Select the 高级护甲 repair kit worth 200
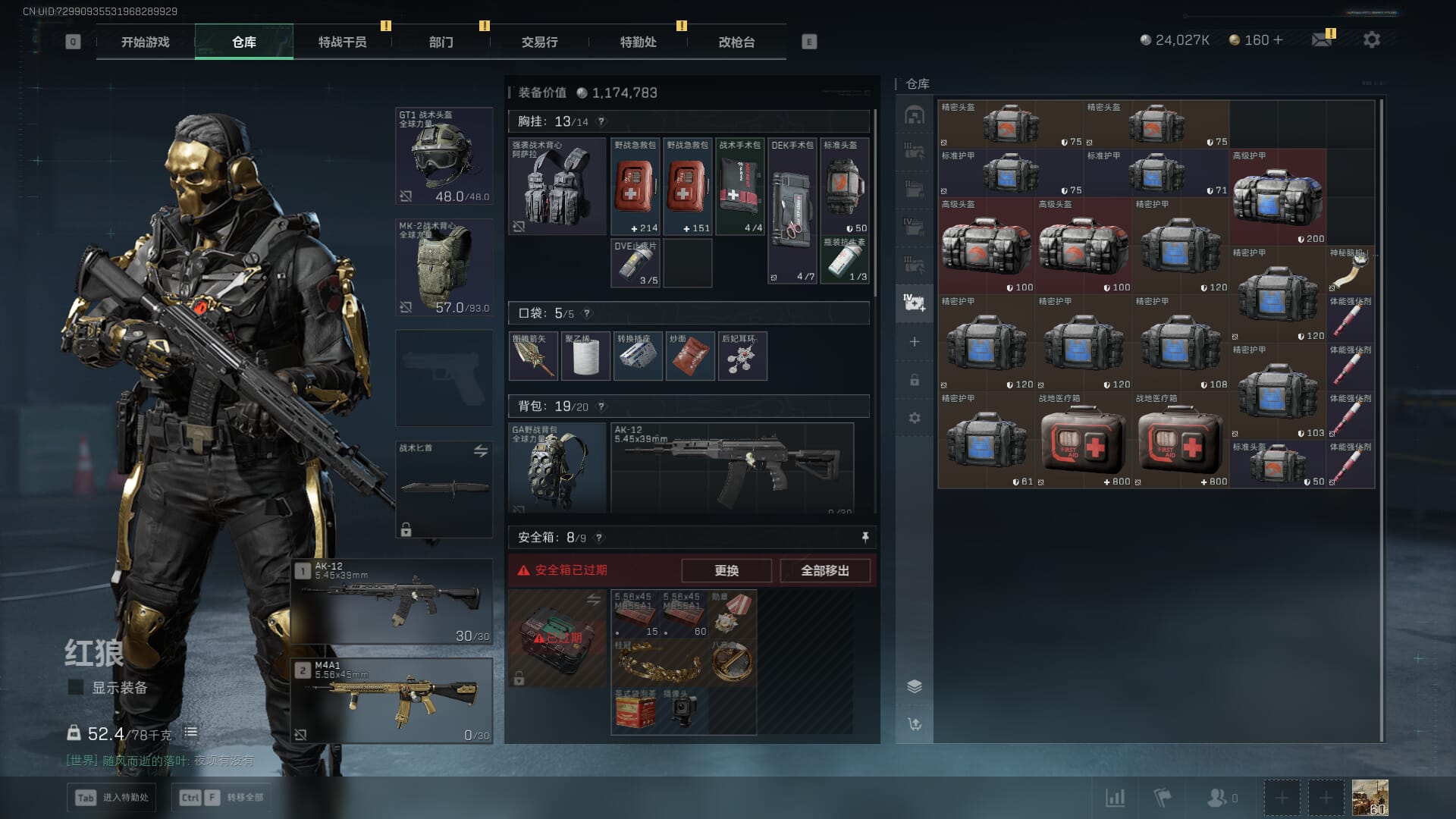 1278,197
